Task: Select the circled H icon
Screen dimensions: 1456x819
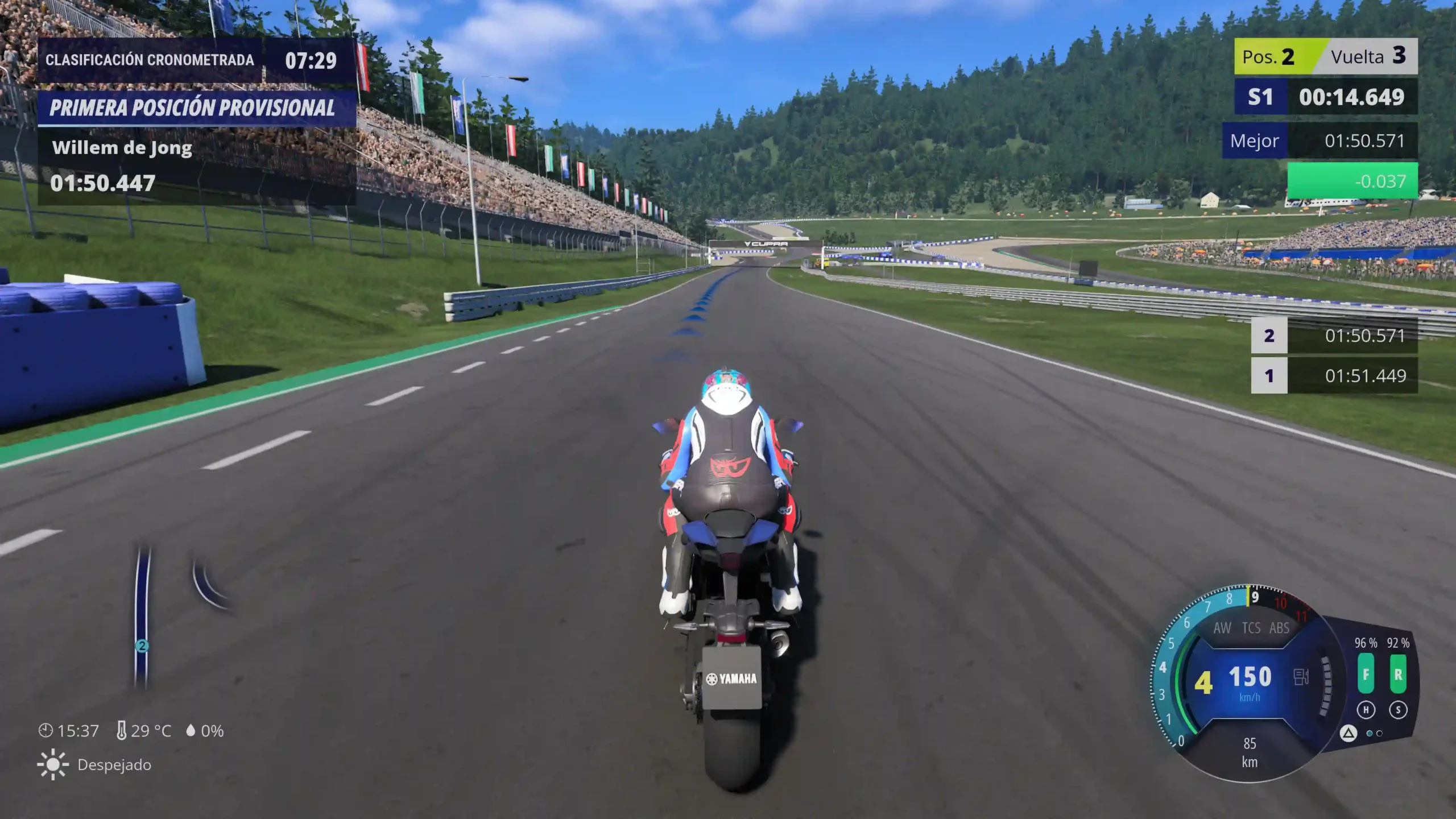Action: [x=1366, y=710]
